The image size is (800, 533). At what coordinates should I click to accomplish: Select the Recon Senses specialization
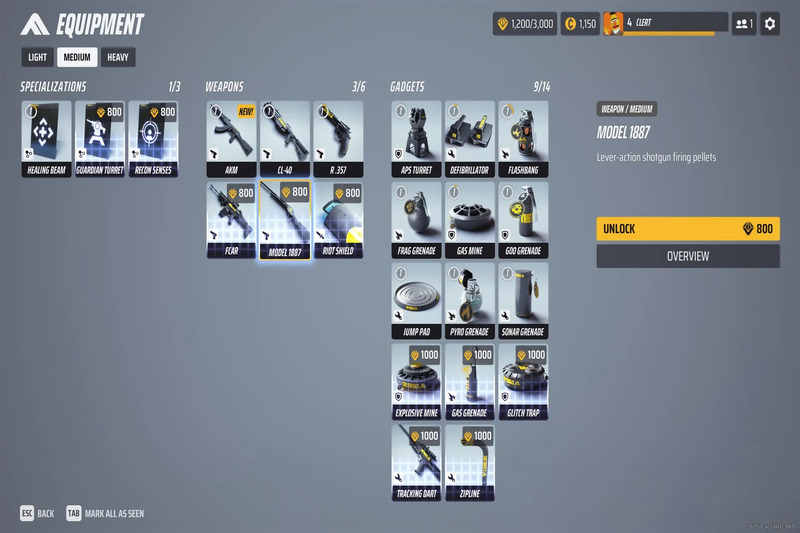[x=154, y=138]
